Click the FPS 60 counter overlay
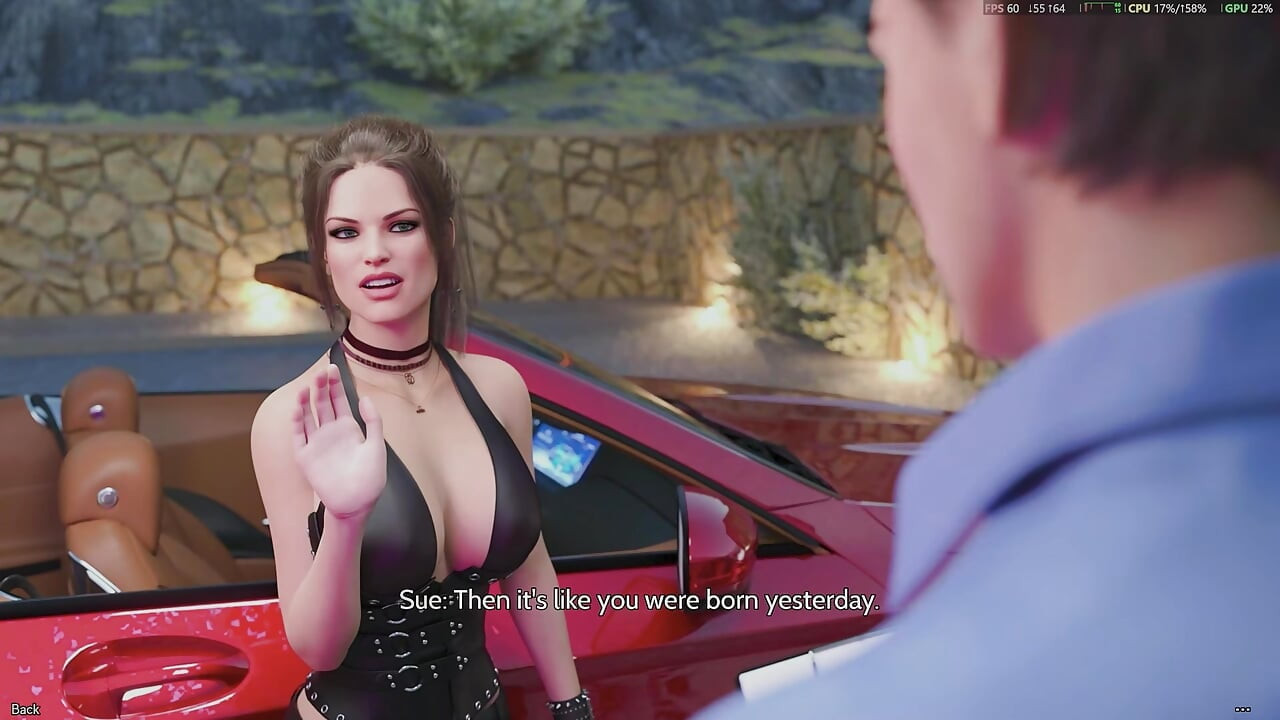This screenshot has height=720, width=1280. coord(1001,8)
